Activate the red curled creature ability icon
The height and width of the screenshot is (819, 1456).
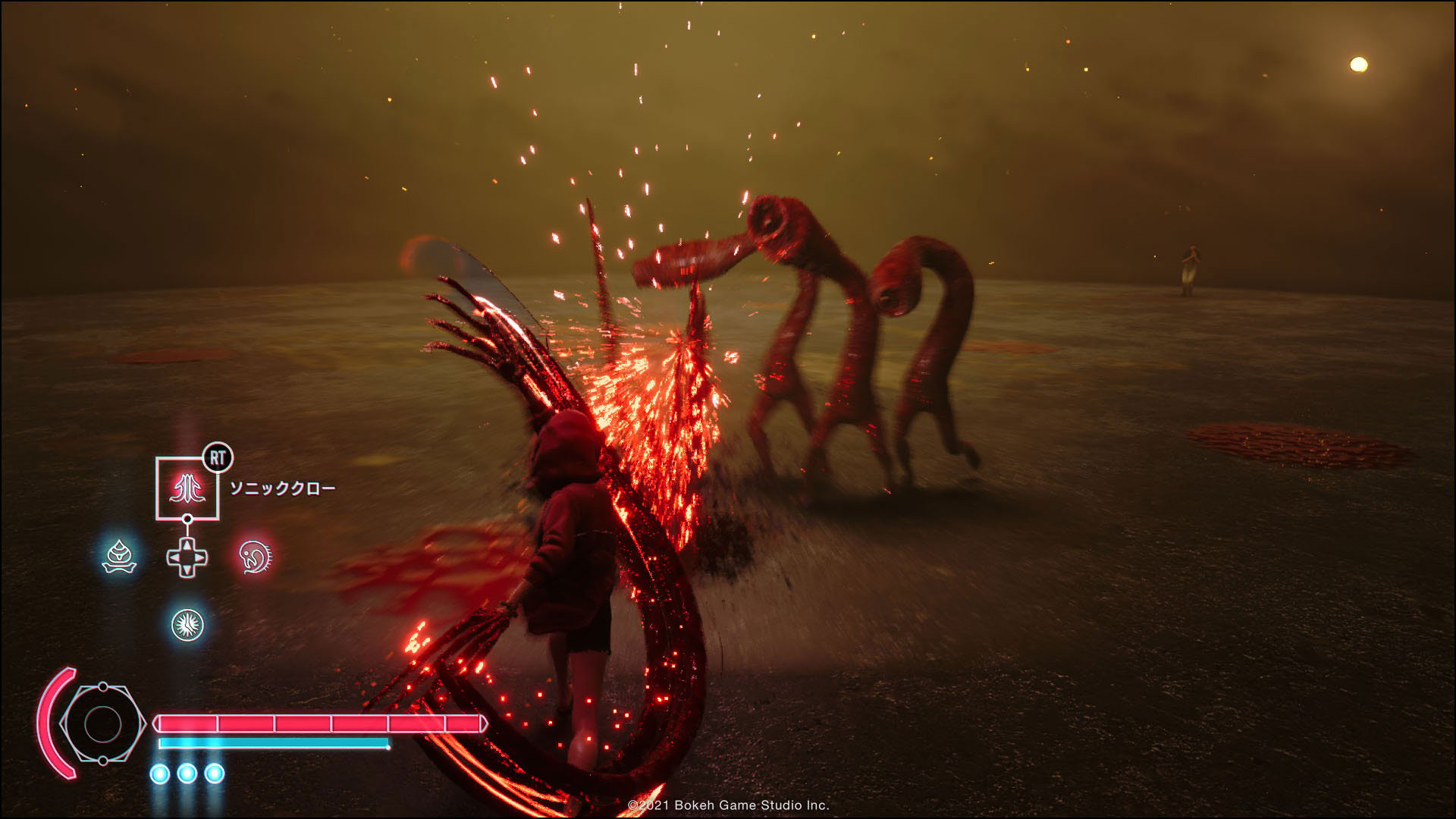click(x=254, y=557)
